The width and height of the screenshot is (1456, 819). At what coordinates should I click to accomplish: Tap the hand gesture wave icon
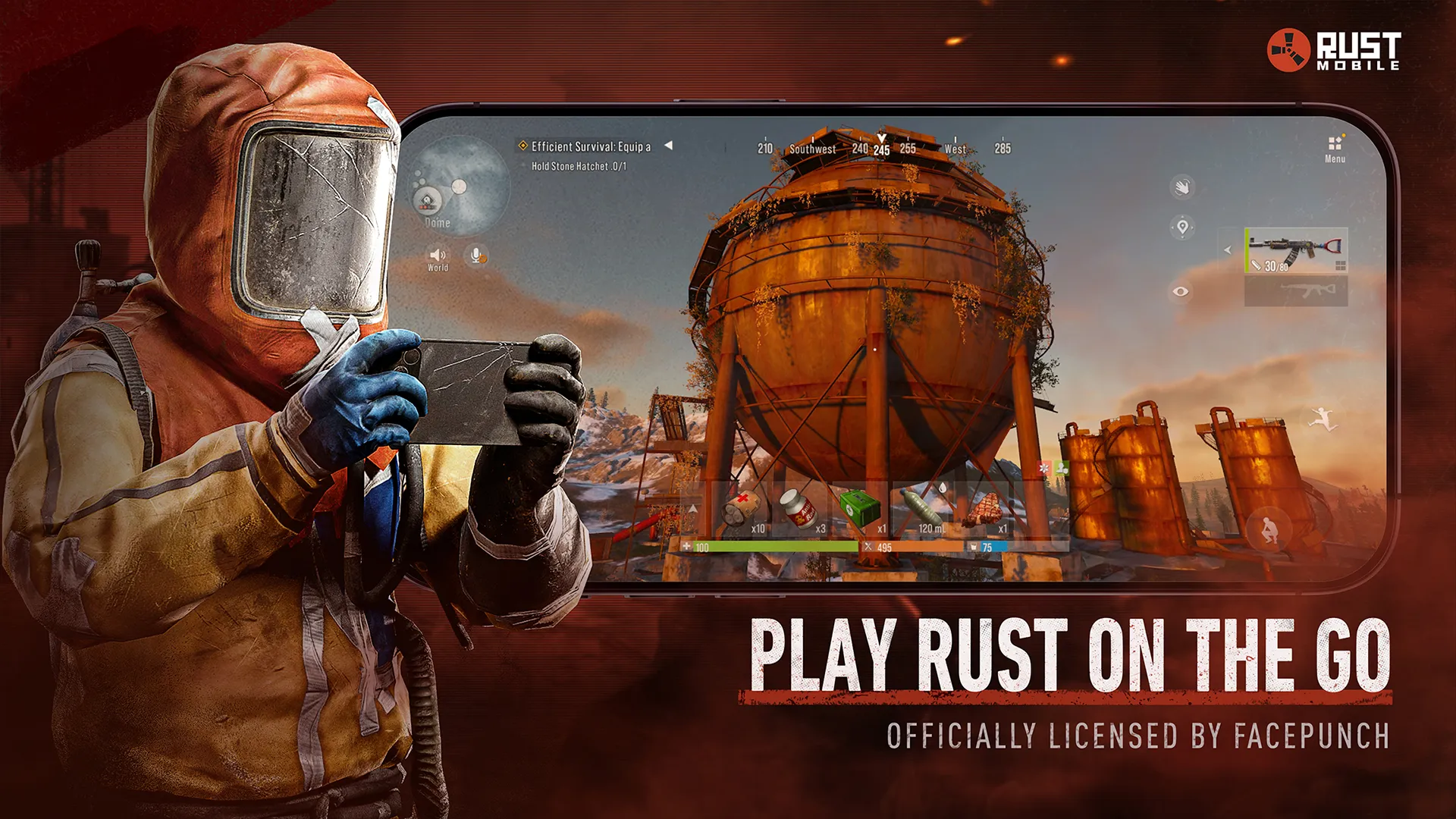[x=1182, y=187]
